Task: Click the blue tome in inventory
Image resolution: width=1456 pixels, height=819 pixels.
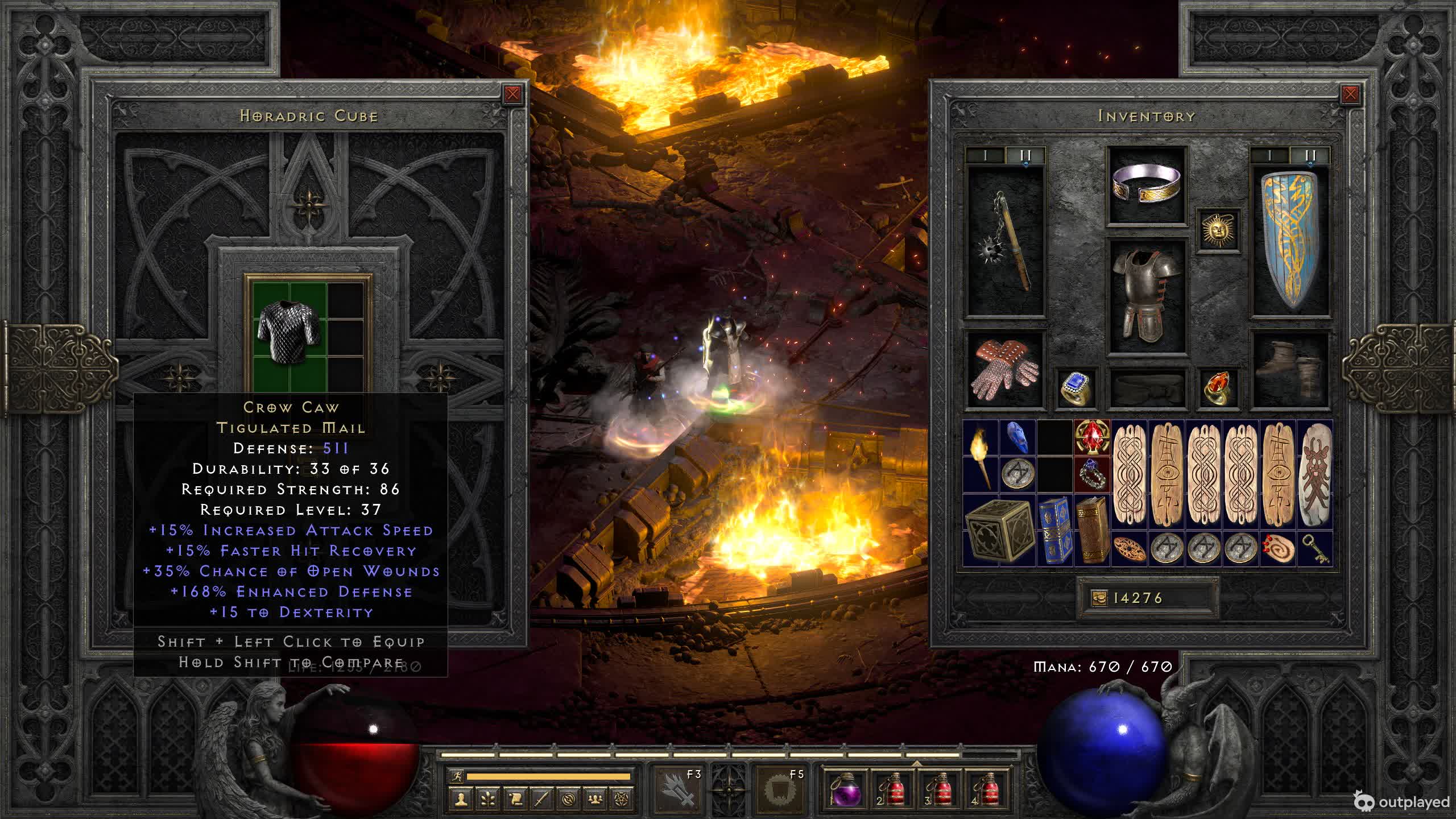Action: pyautogui.click(x=1054, y=530)
